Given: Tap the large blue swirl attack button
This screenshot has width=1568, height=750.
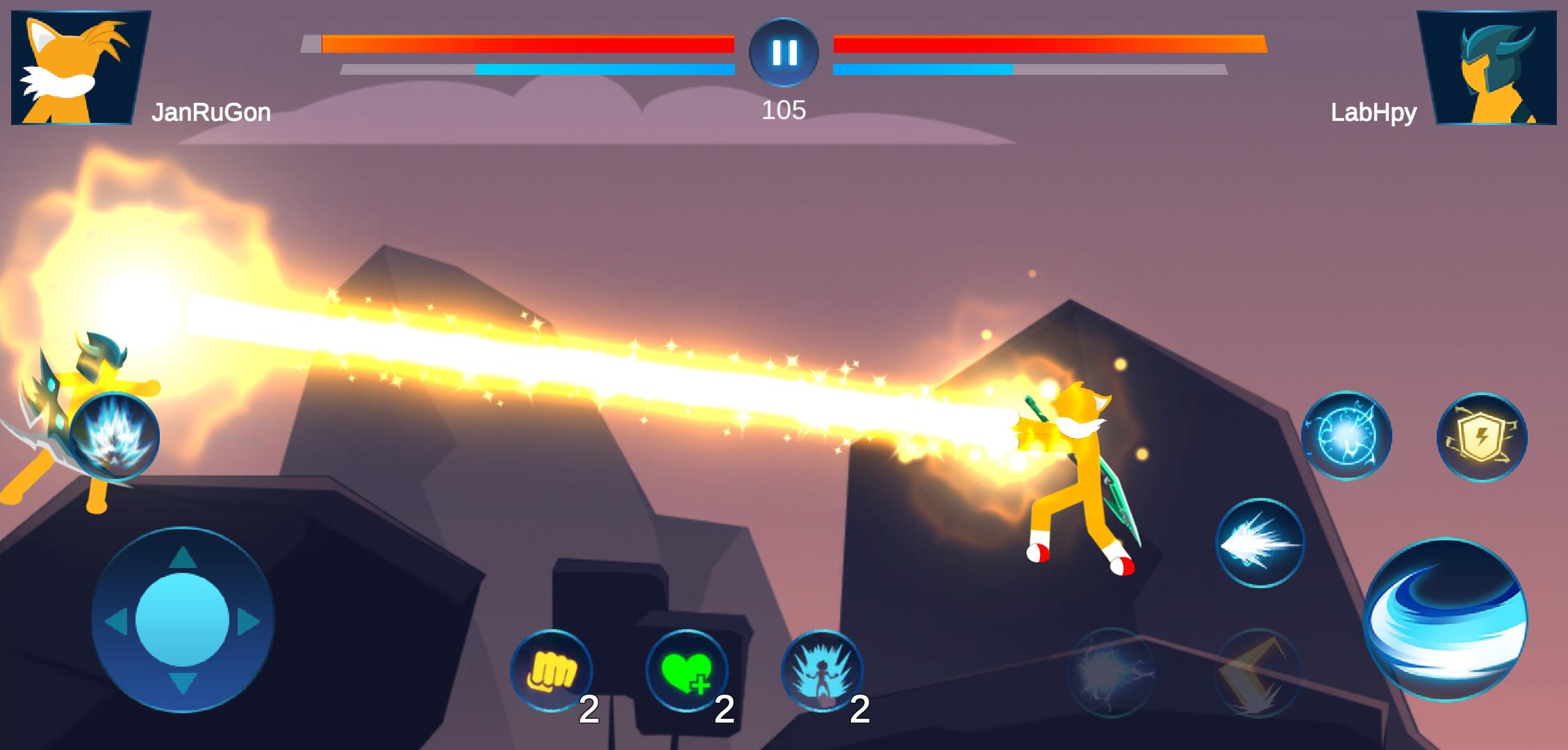Looking at the screenshot, I should tap(1445, 619).
